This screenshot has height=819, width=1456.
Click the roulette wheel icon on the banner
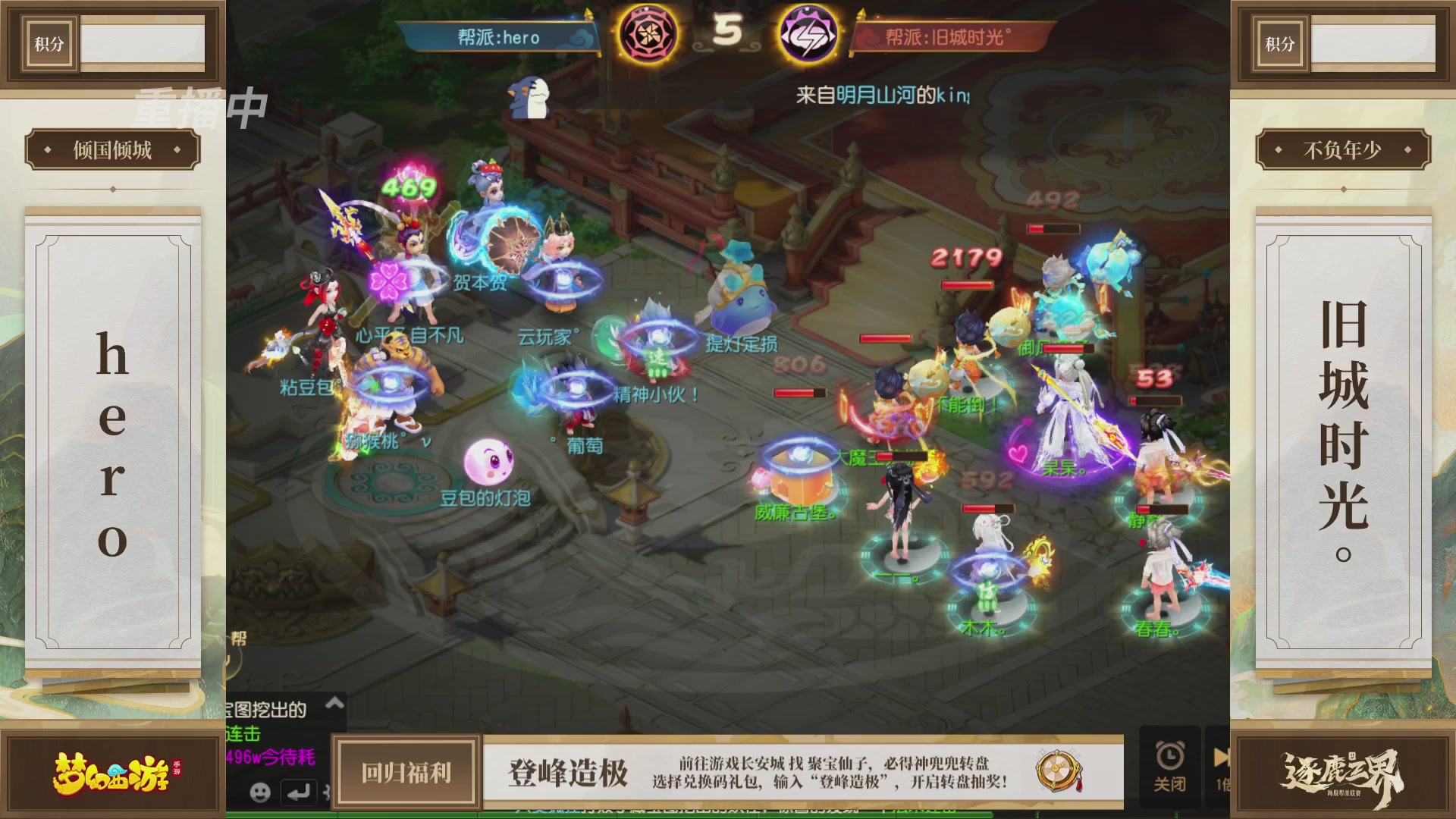(x=1056, y=768)
